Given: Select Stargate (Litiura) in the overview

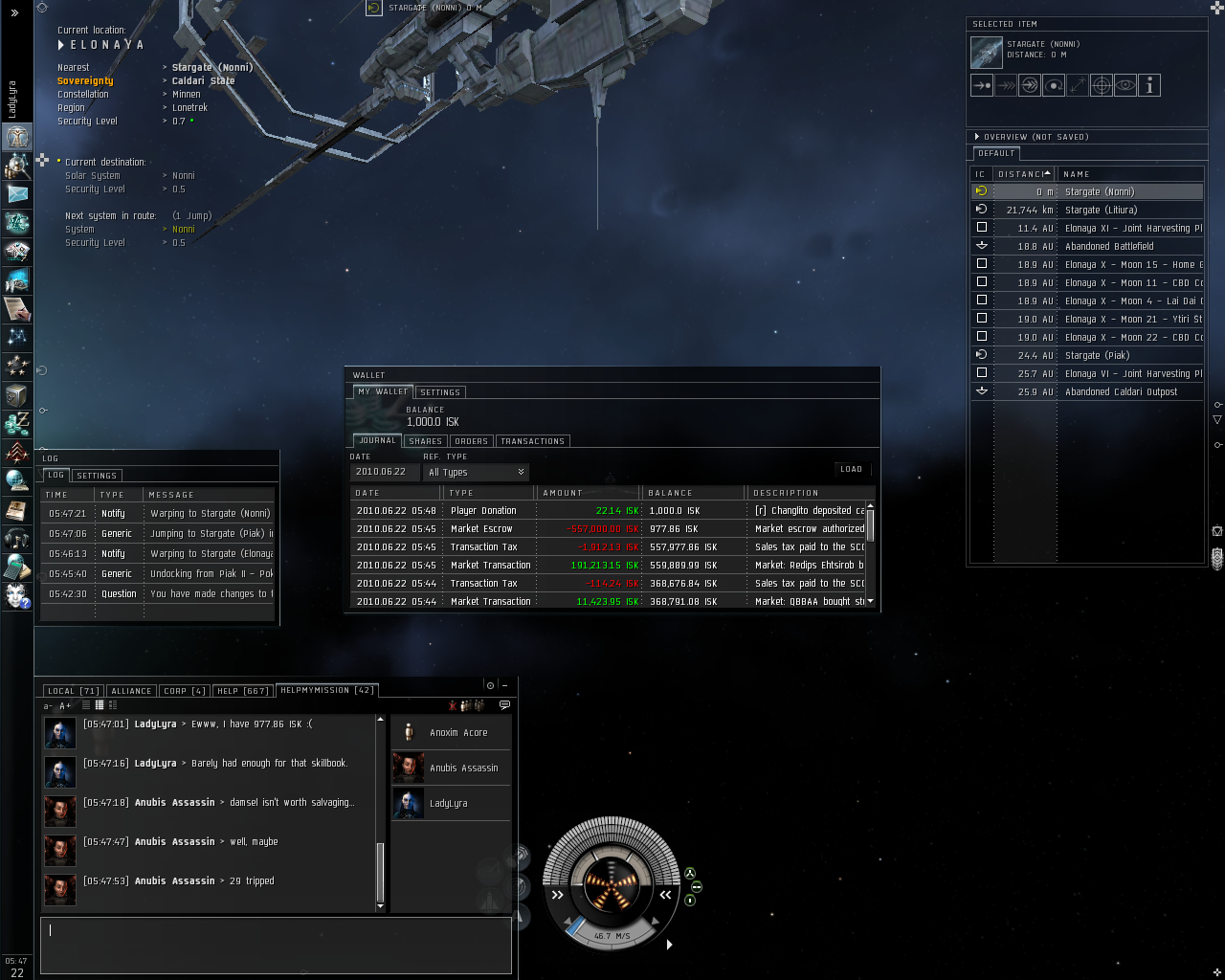Looking at the screenshot, I should [x=1101, y=210].
